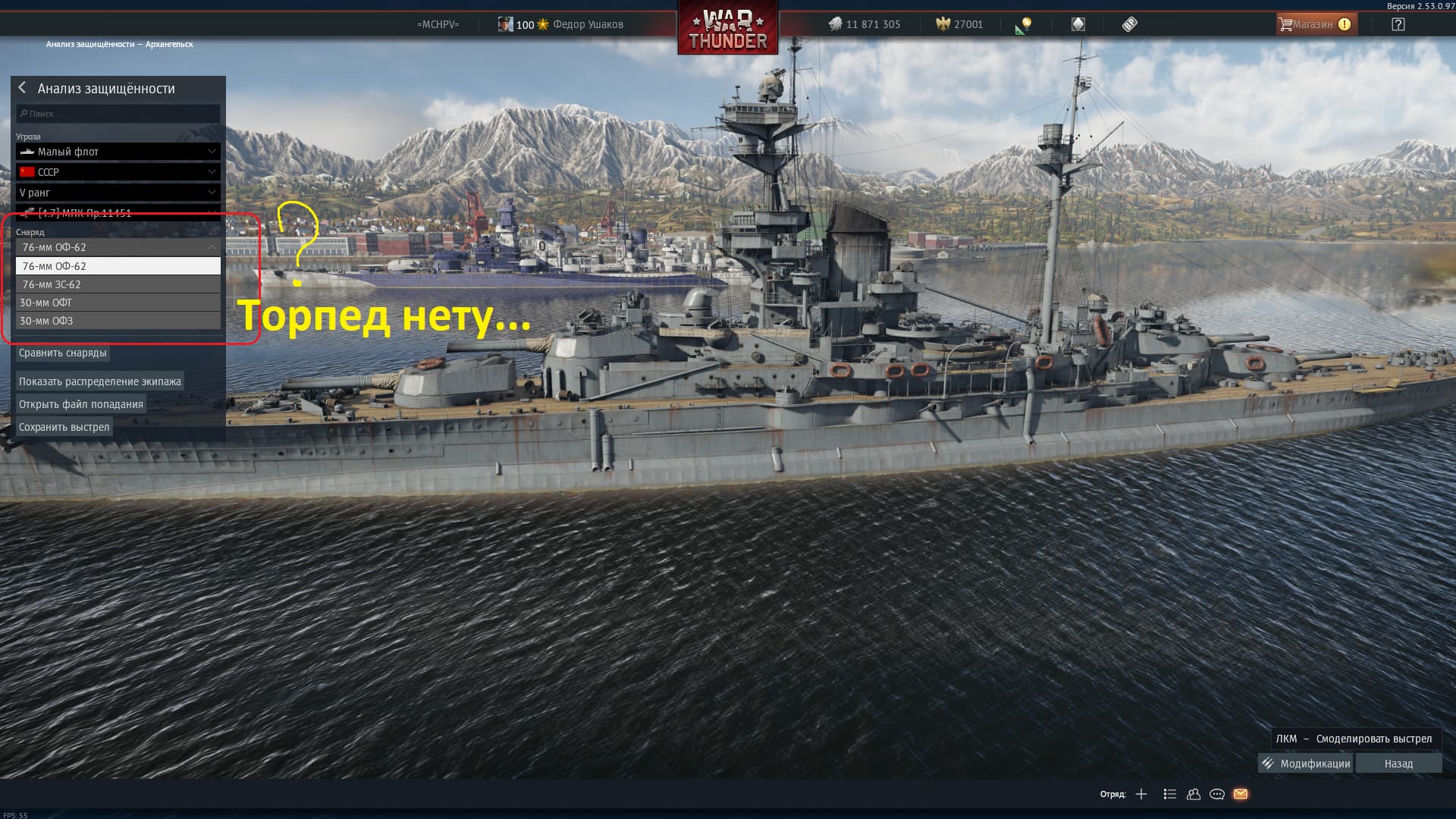Viewport: 1456px width, 819px height.
Task: Go back using the Назад button
Action: click(1398, 764)
